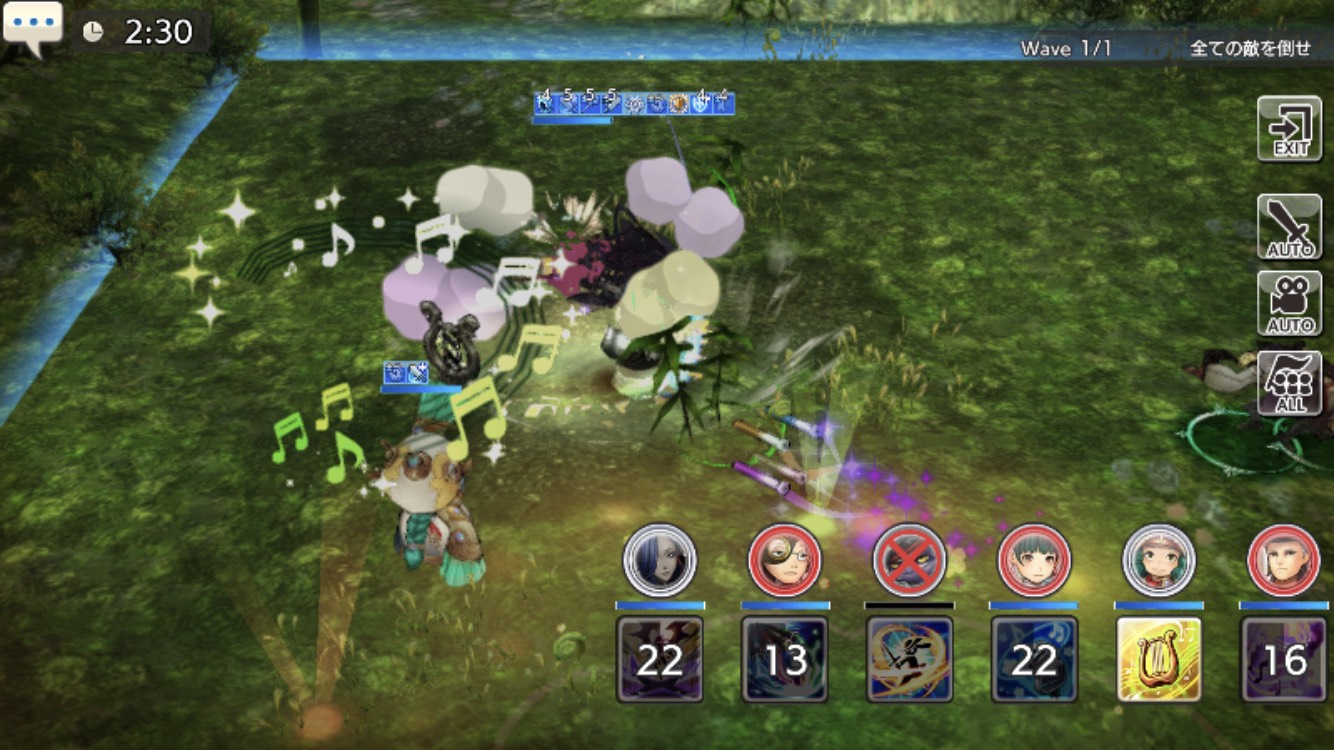The width and height of the screenshot is (1334, 750).
Task: Toggle the sword AUTO battle button
Action: [x=1289, y=227]
